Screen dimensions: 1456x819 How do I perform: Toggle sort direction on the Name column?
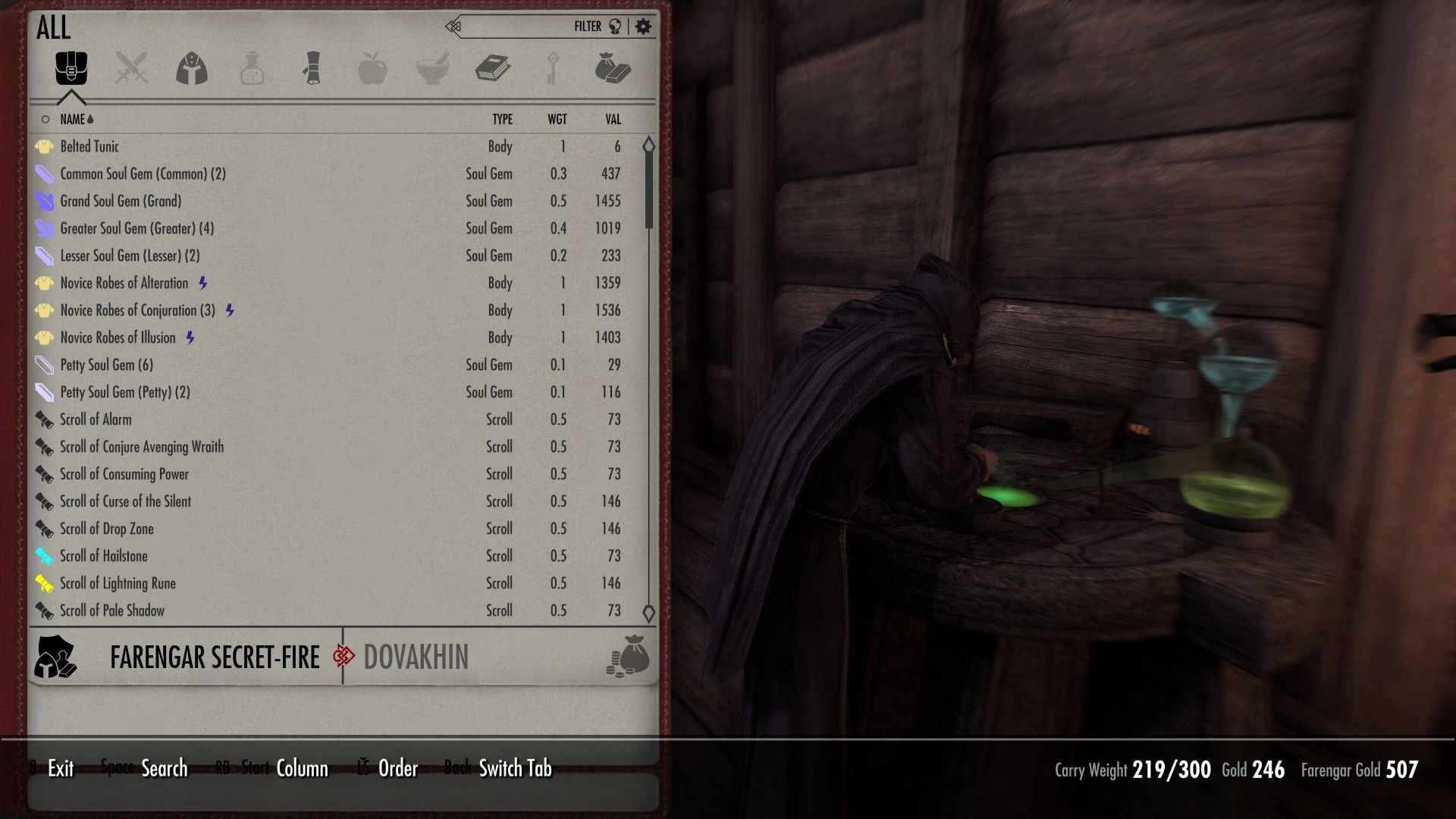pos(76,119)
